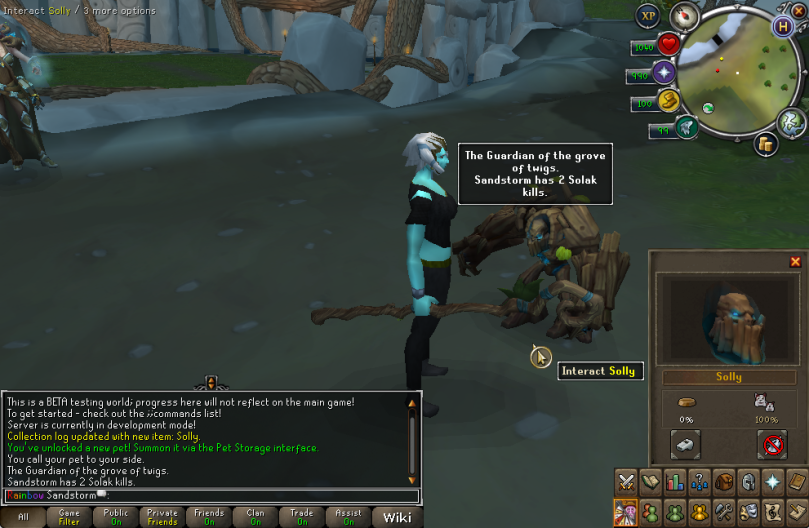Close the Solly pet panel
The width and height of the screenshot is (809, 528).
point(796,262)
